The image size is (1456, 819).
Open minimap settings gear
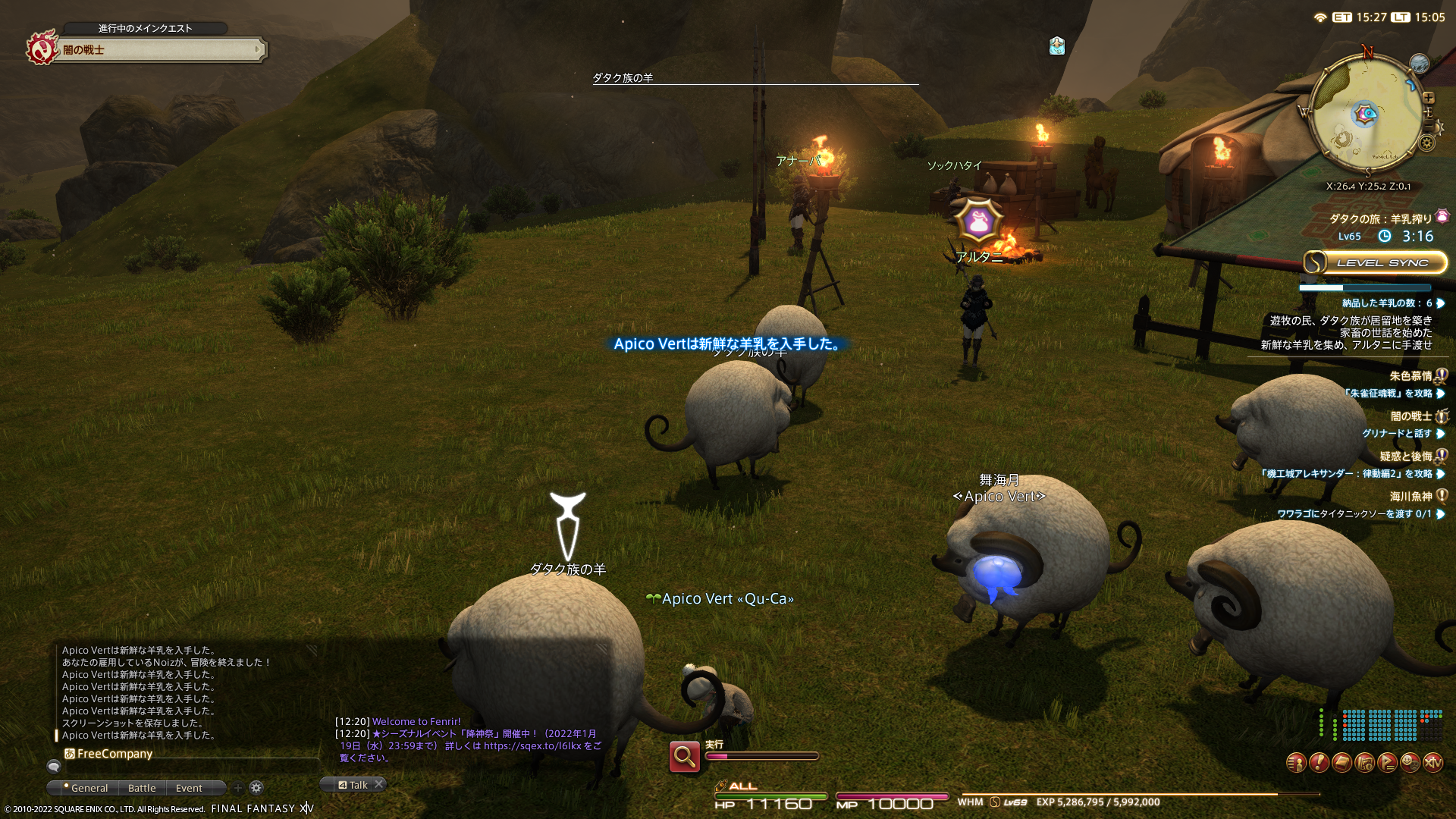click(1427, 143)
